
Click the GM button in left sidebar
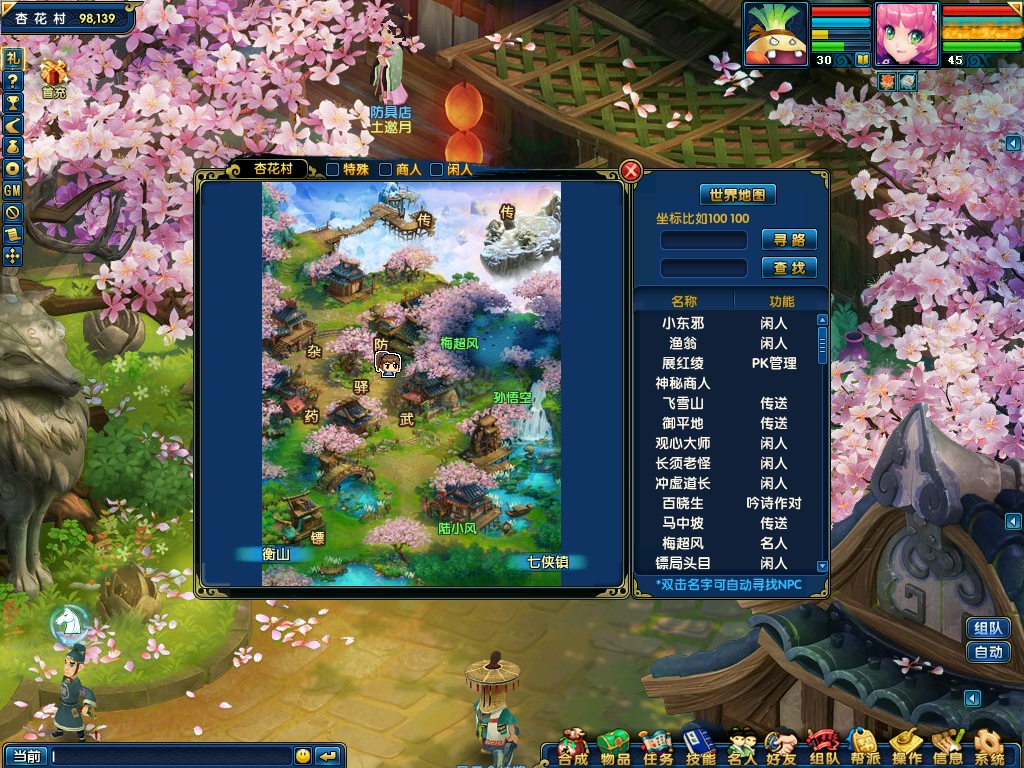[x=13, y=191]
